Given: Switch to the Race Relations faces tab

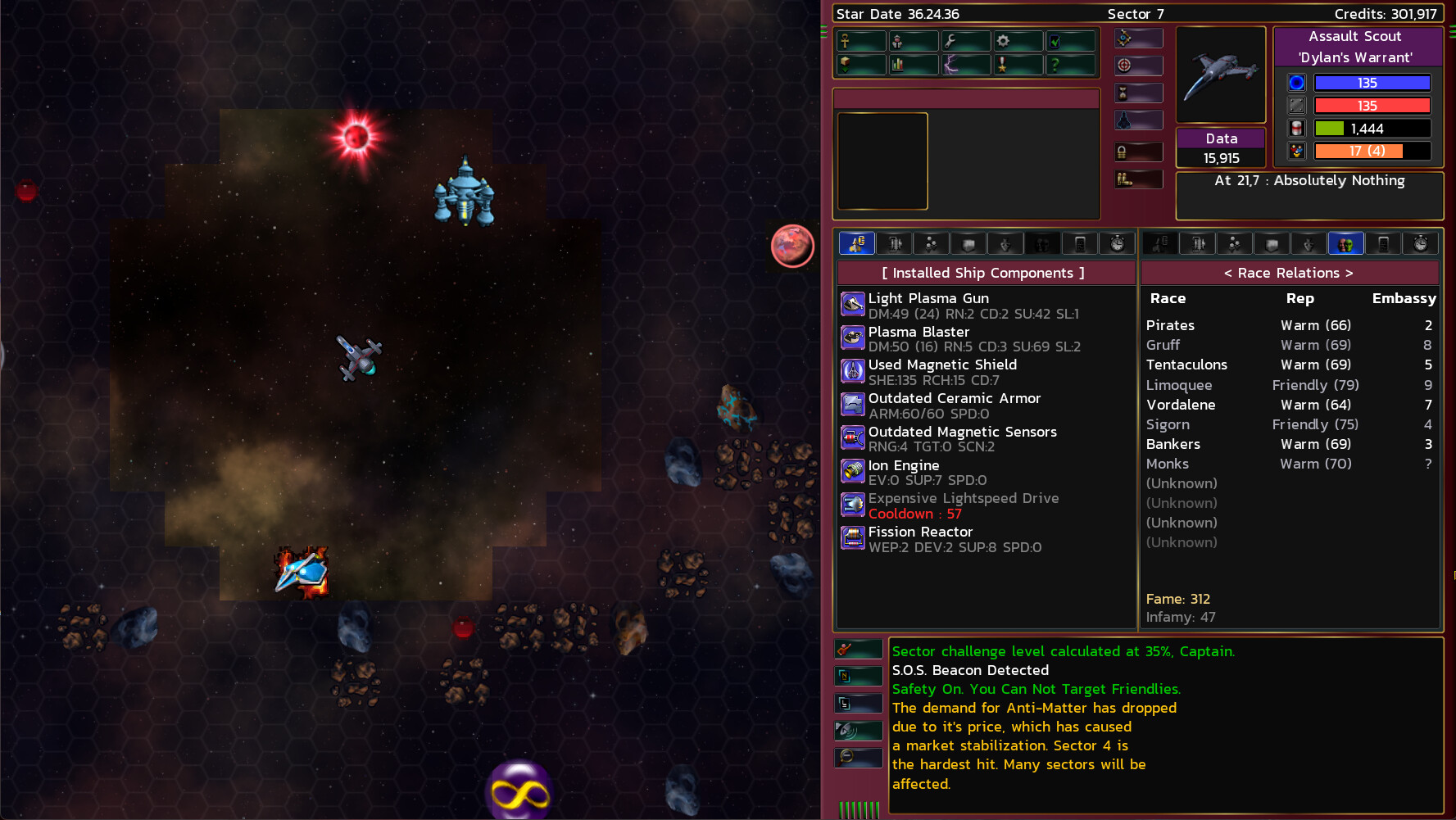Looking at the screenshot, I should click(x=1346, y=243).
